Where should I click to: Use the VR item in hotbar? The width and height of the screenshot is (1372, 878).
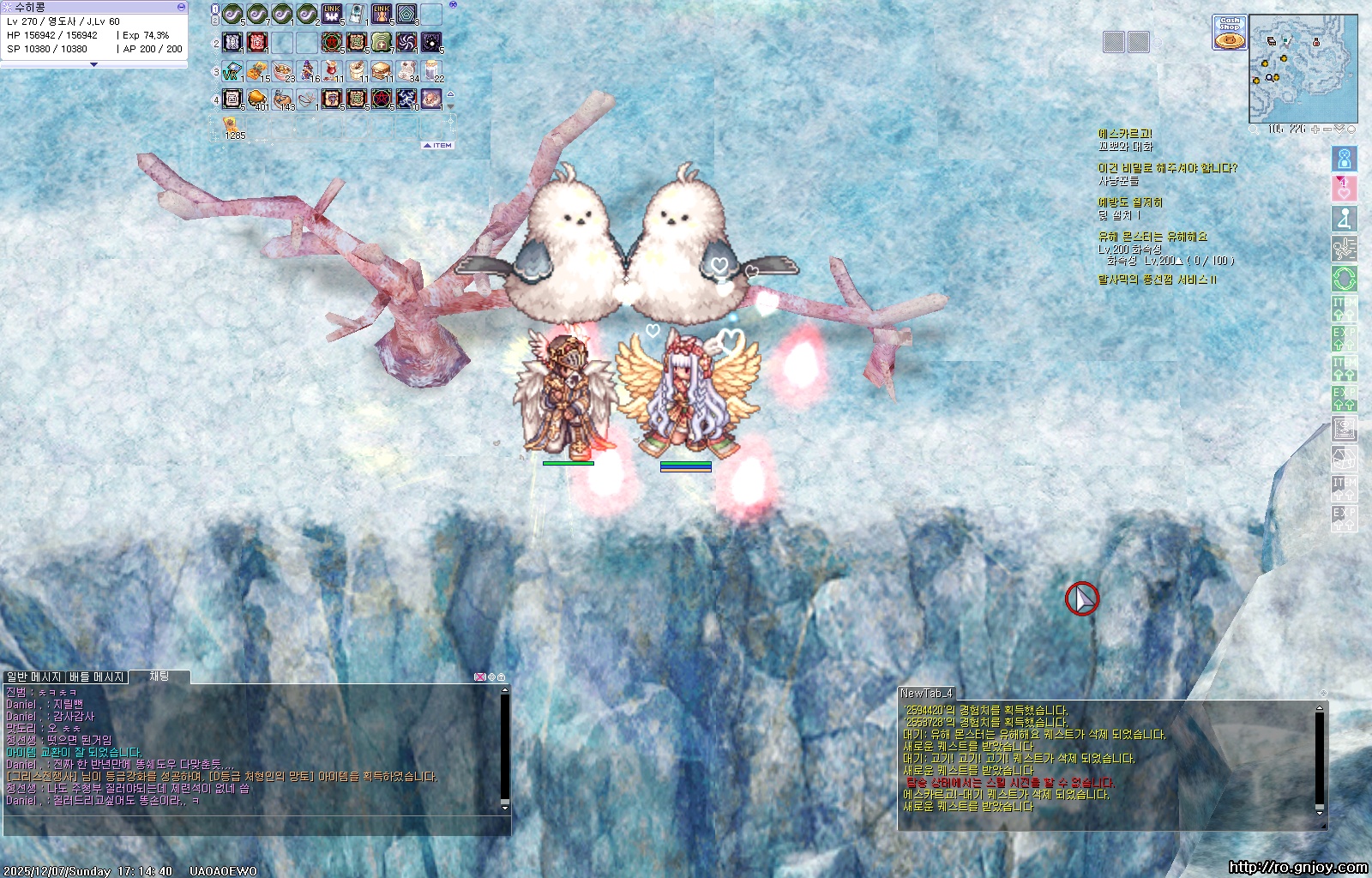coord(232,71)
